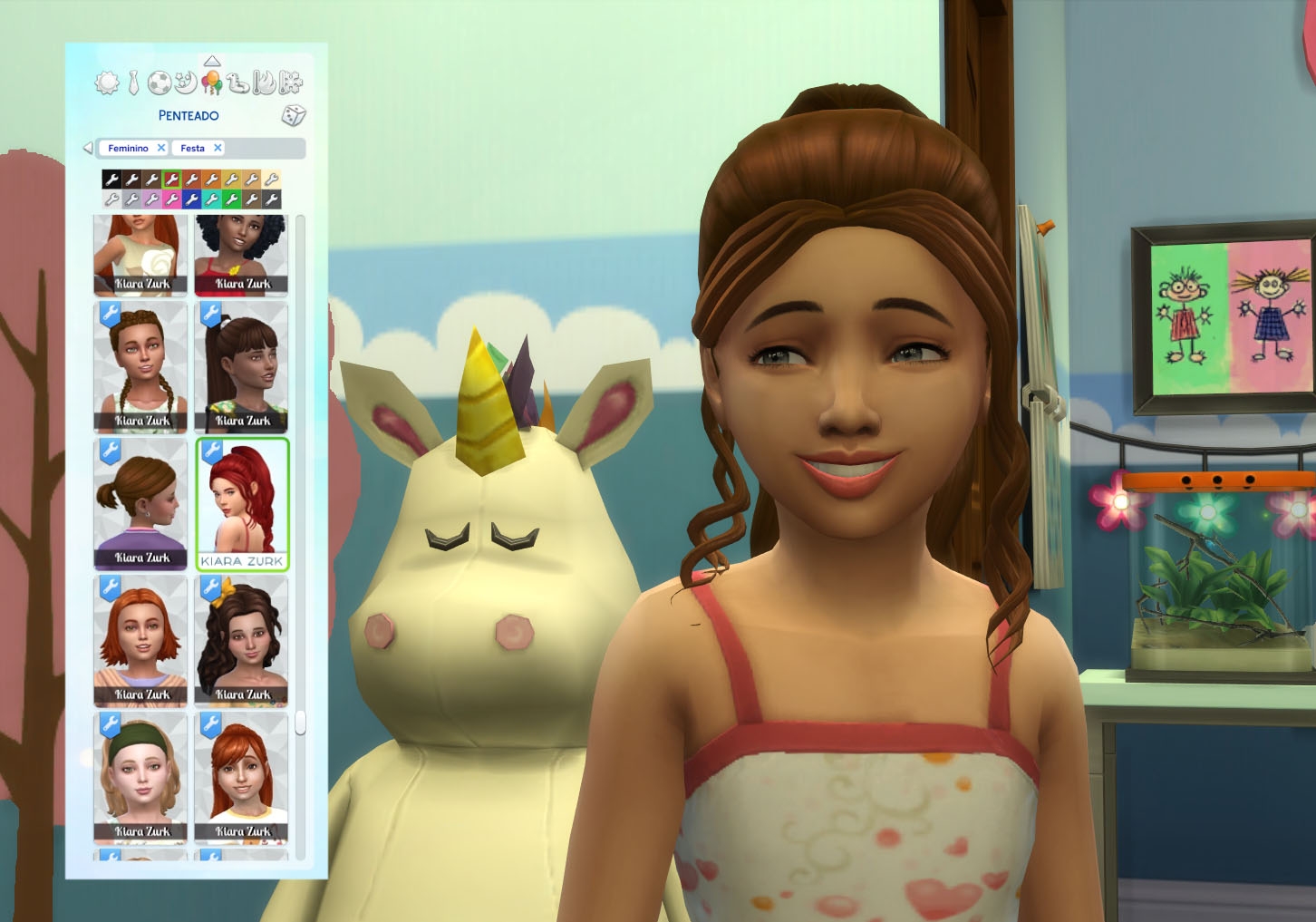Select the everyday sun outfit icon
The width and height of the screenshot is (1316, 922).
pyautogui.click(x=107, y=82)
